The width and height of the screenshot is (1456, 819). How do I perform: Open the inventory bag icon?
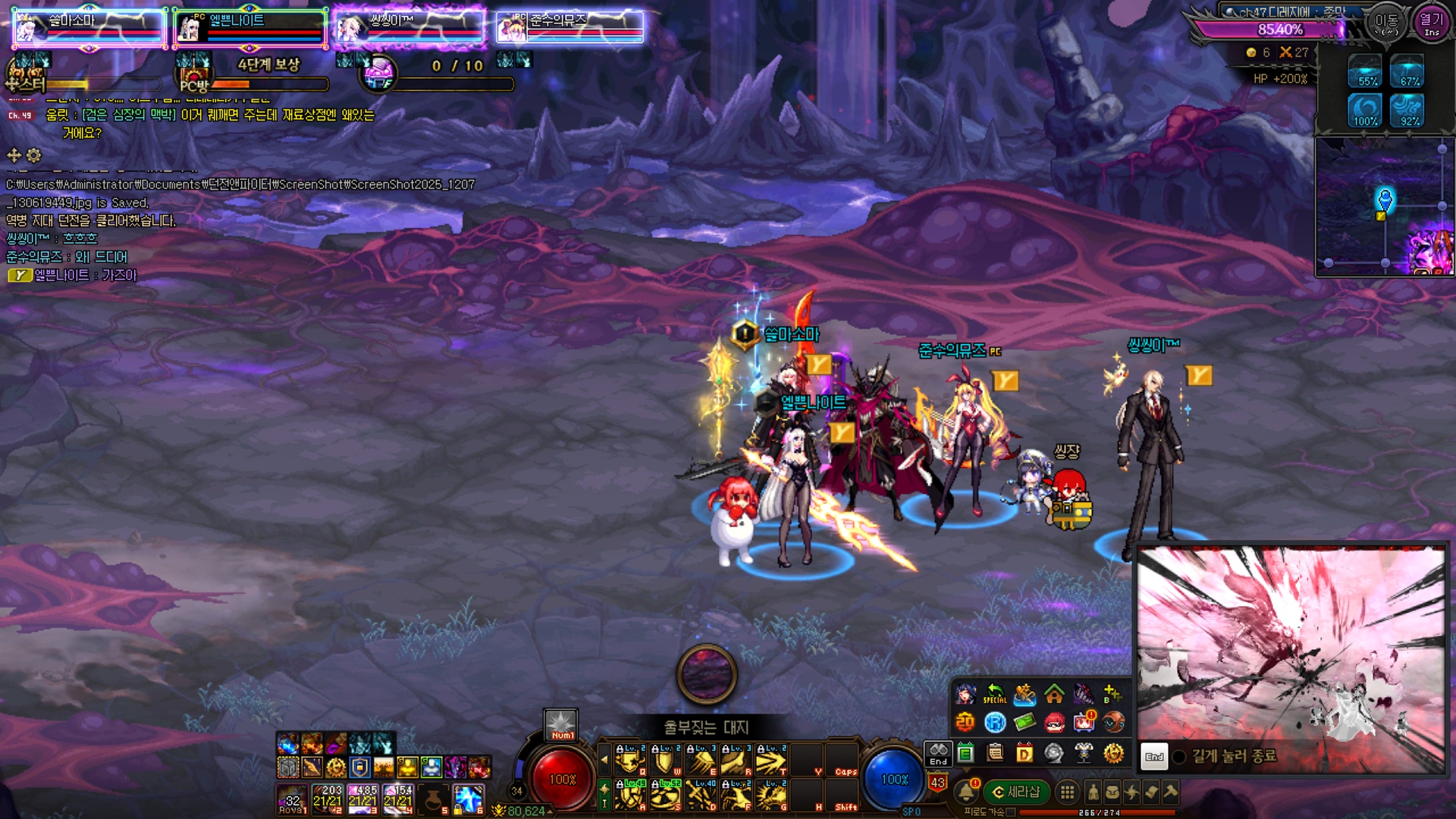tap(1112, 792)
